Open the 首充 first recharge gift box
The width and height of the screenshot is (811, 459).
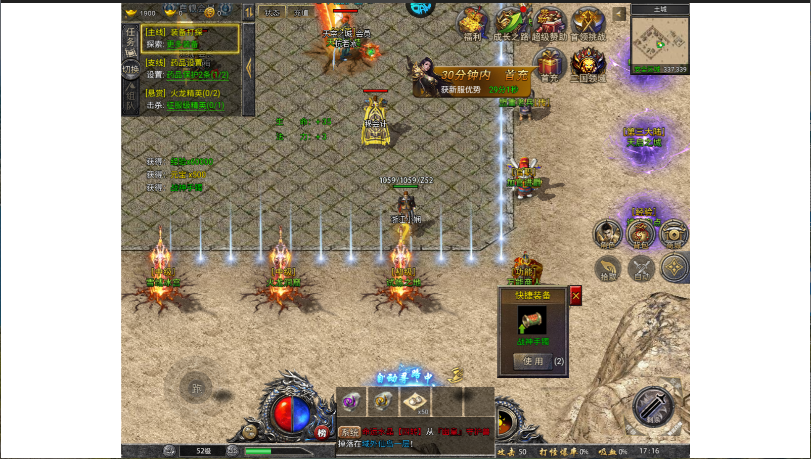pyautogui.click(x=549, y=66)
